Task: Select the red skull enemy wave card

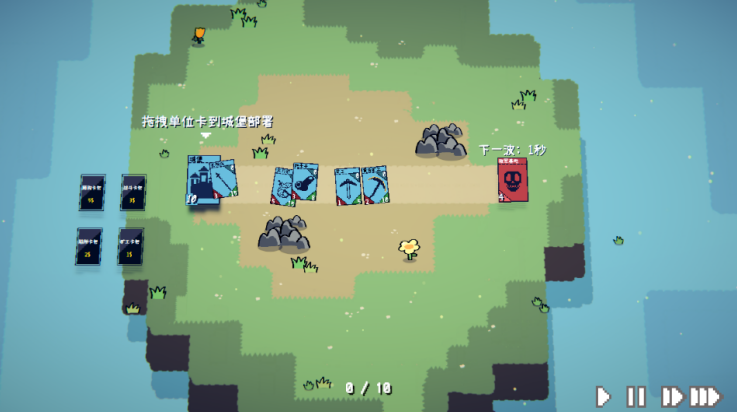Action: click(x=512, y=180)
